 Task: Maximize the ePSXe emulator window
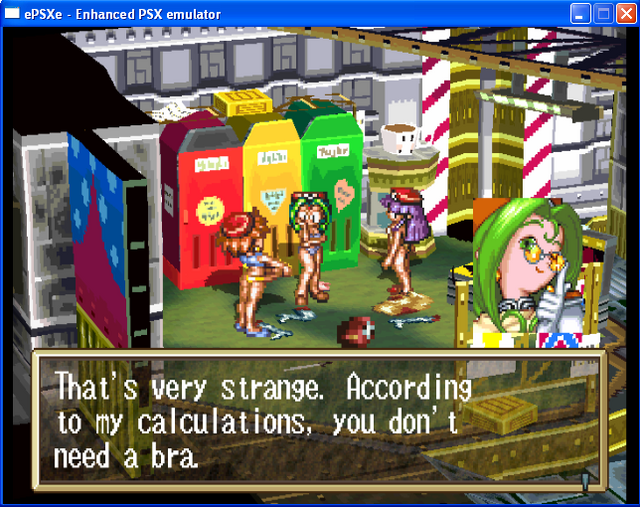coord(603,13)
